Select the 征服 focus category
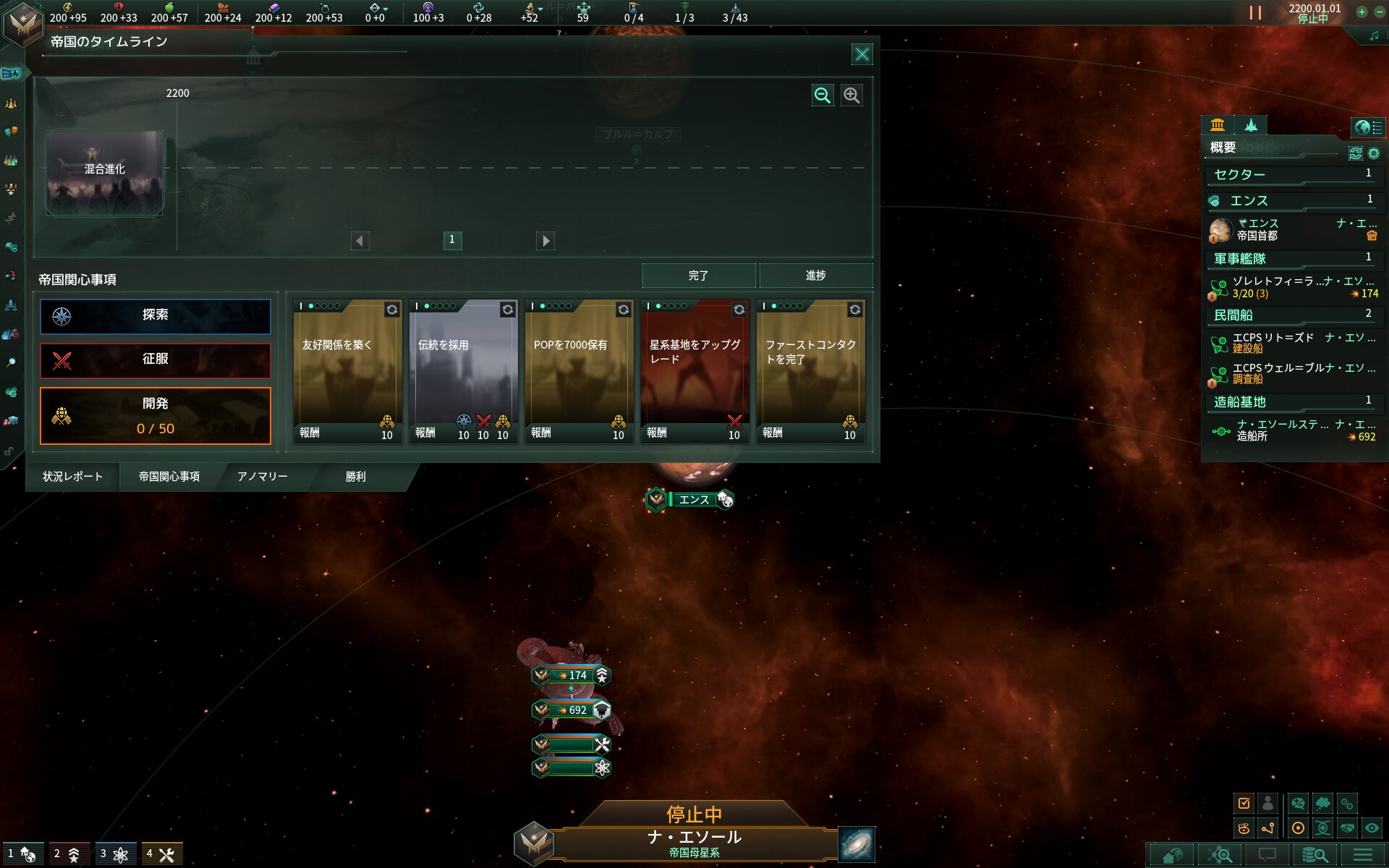 [156, 360]
